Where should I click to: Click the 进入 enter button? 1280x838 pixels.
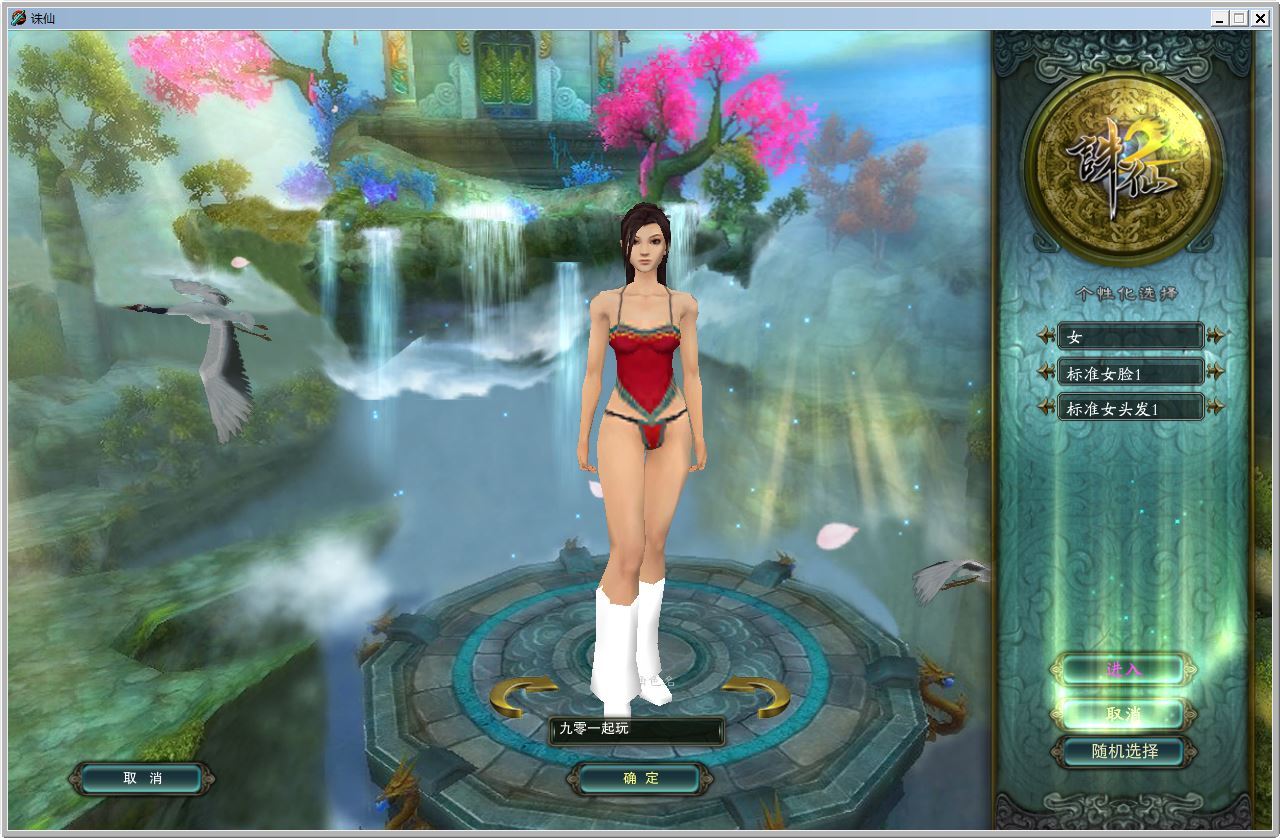[x=1123, y=669]
